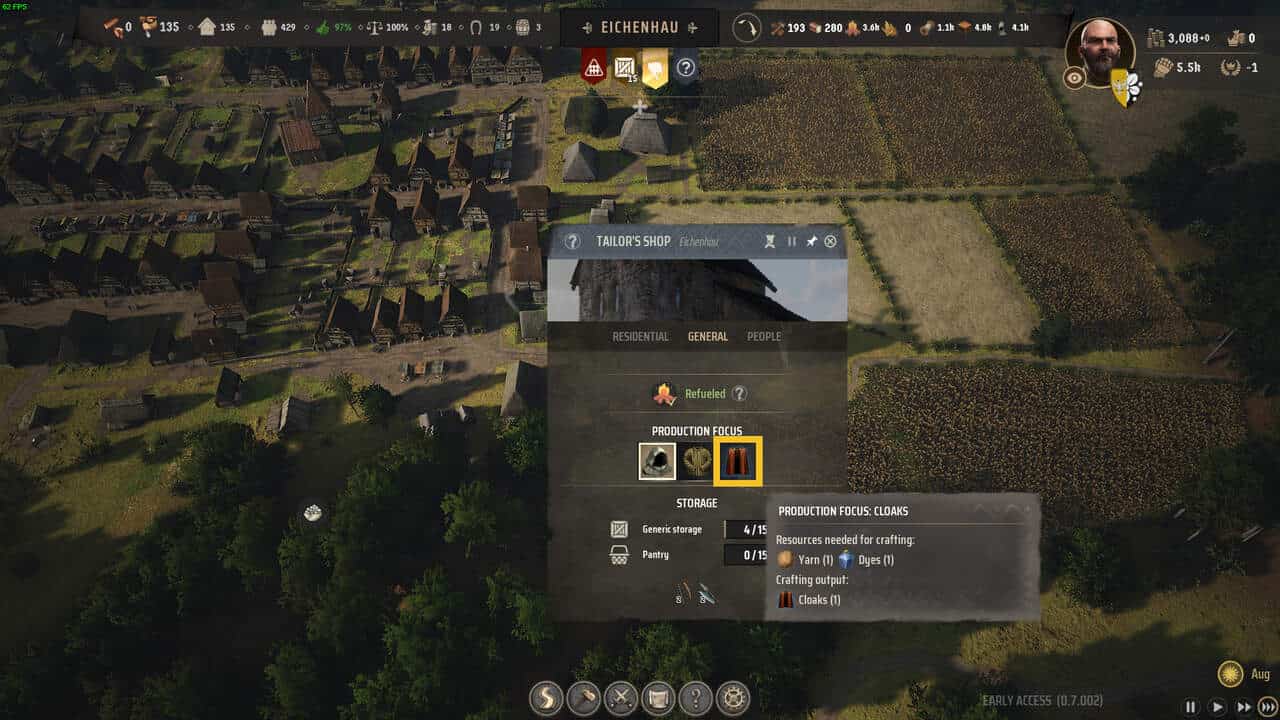The width and height of the screenshot is (1280, 720).
Task: Click the Eichenhau settlement name banner
Action: [640, 28]
